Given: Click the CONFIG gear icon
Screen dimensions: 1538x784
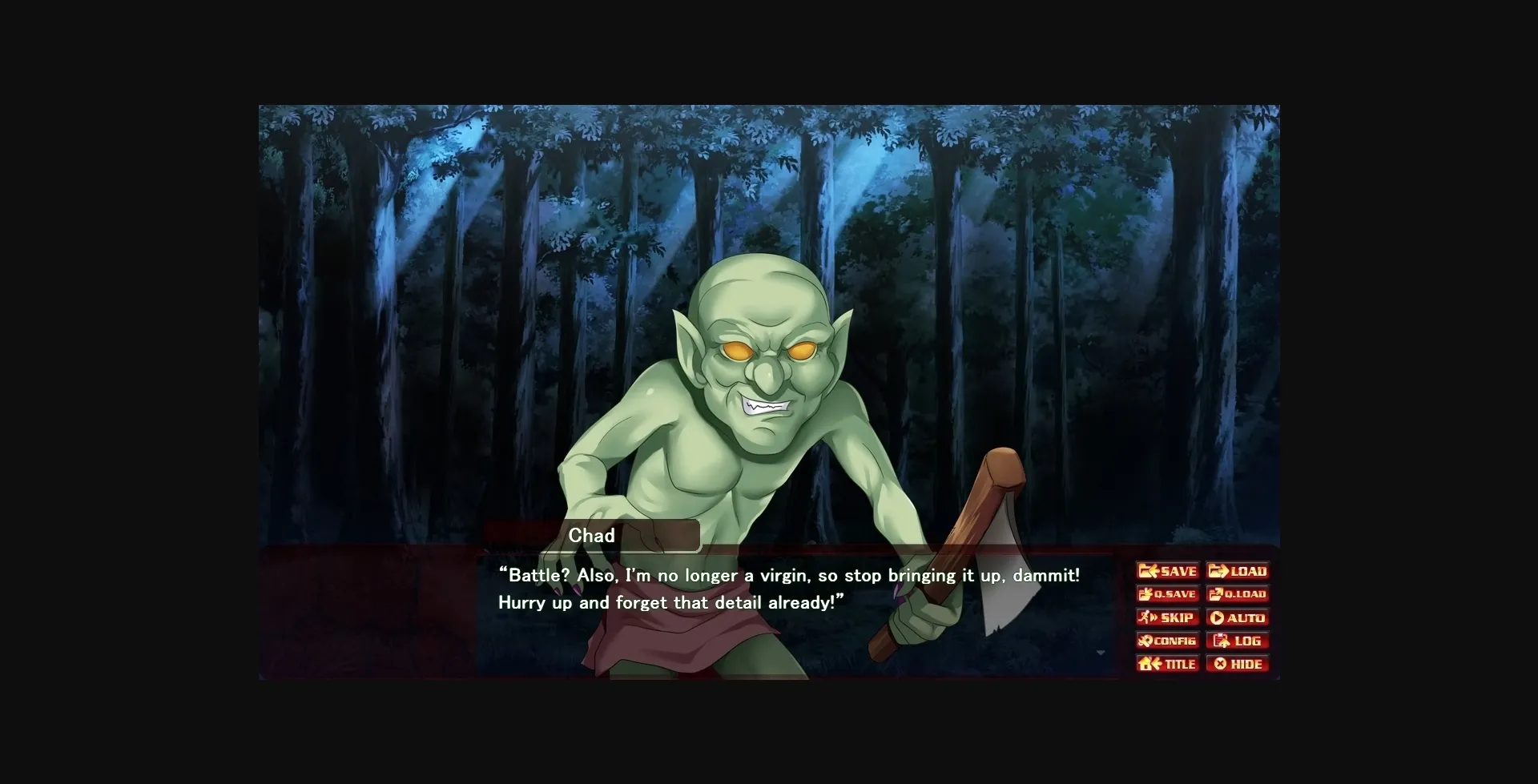Looking at the screenshot, I should [1145, 641].
